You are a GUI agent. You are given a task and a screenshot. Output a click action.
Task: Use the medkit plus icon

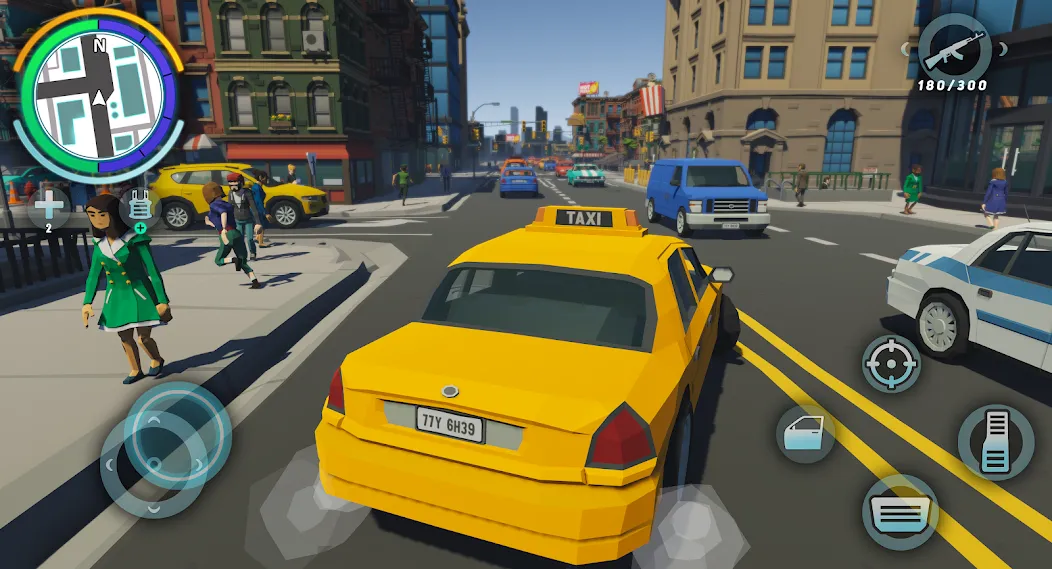pyautogui.click(x=48, y=210)
